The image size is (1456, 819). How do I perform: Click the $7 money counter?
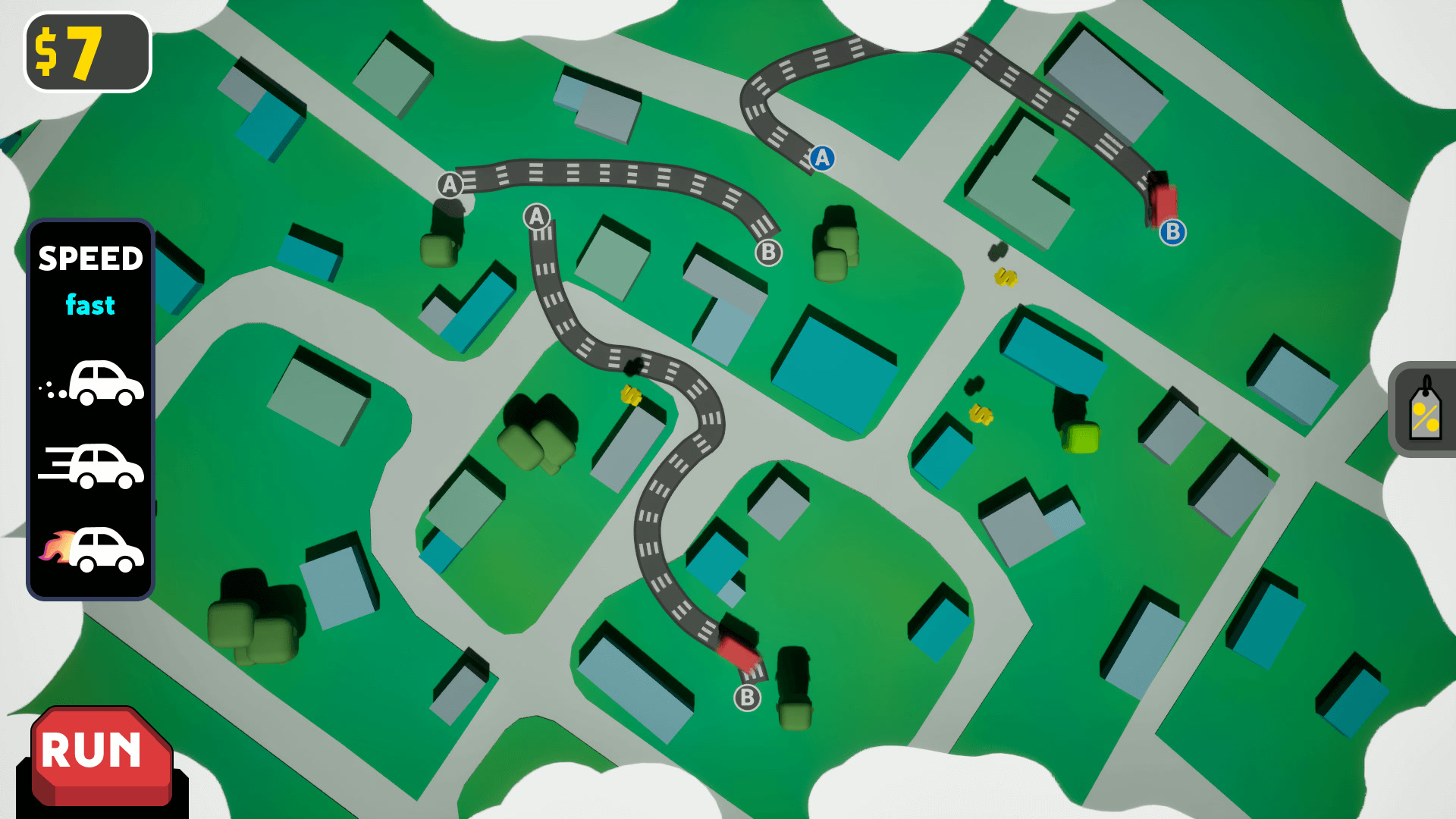86,52
